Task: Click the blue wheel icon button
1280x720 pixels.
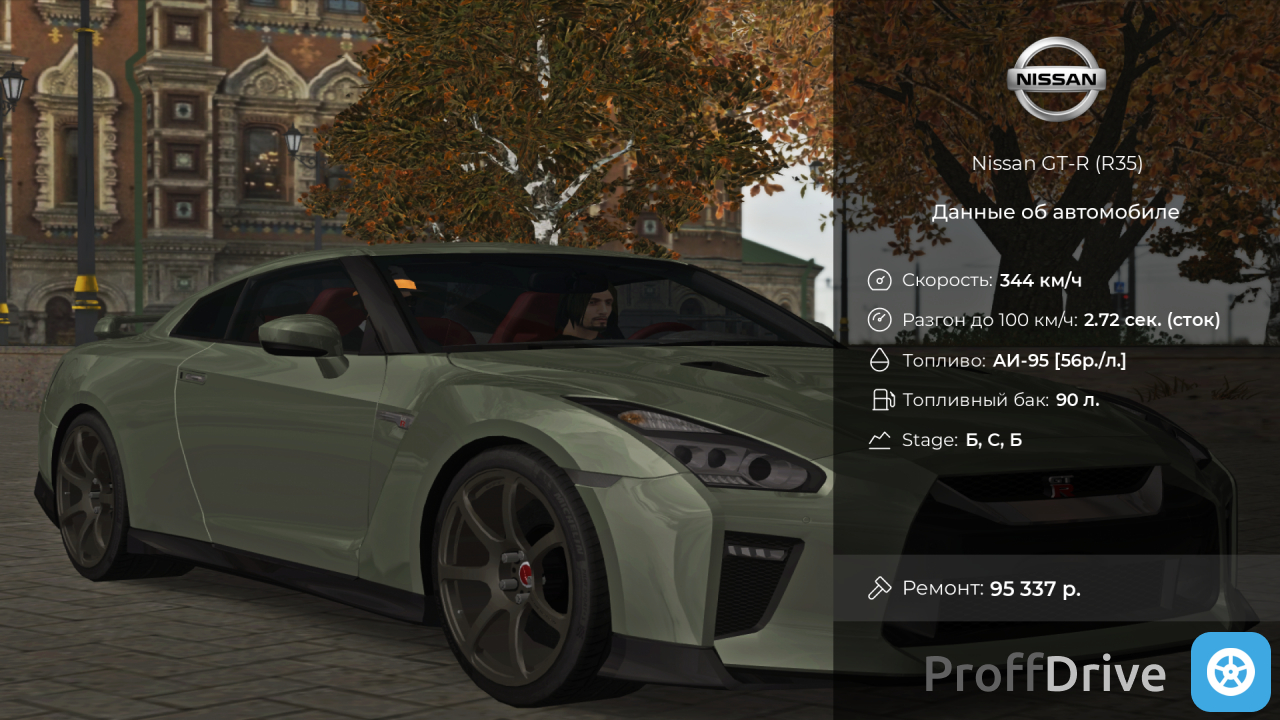Action: coord(1230,671)
